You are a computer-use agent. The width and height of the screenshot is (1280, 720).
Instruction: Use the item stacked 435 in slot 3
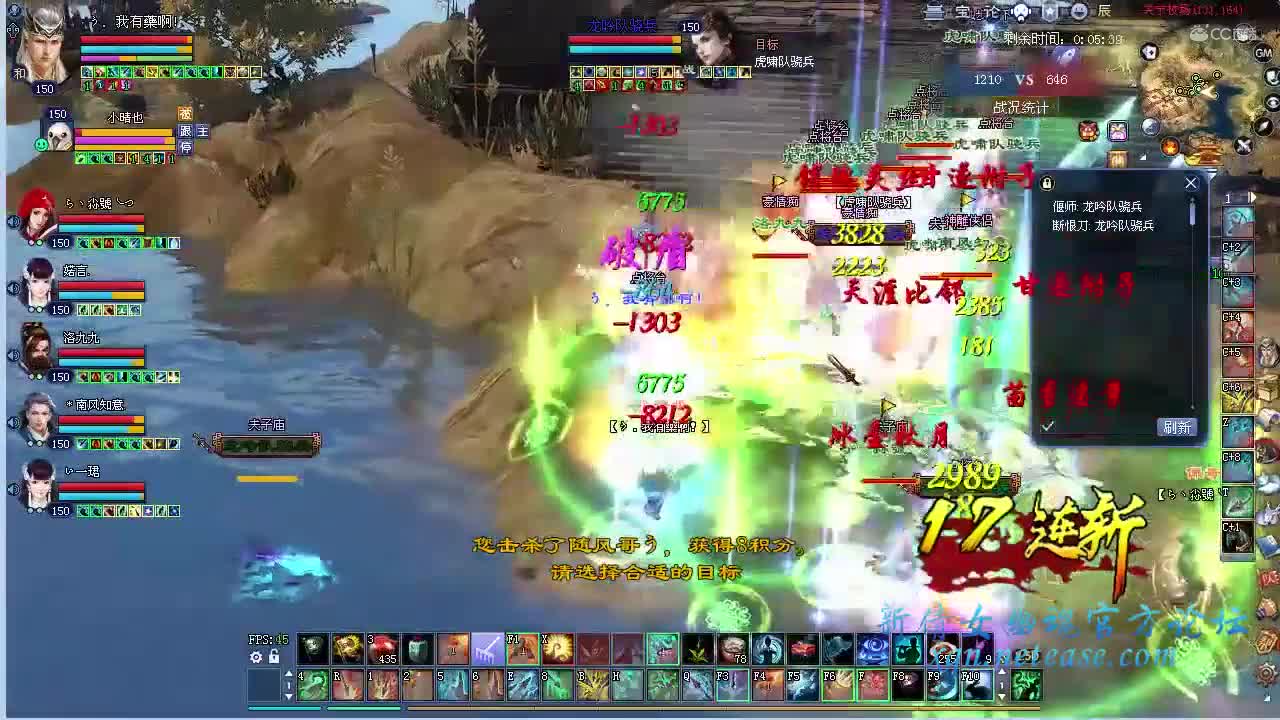coord(384,648)
